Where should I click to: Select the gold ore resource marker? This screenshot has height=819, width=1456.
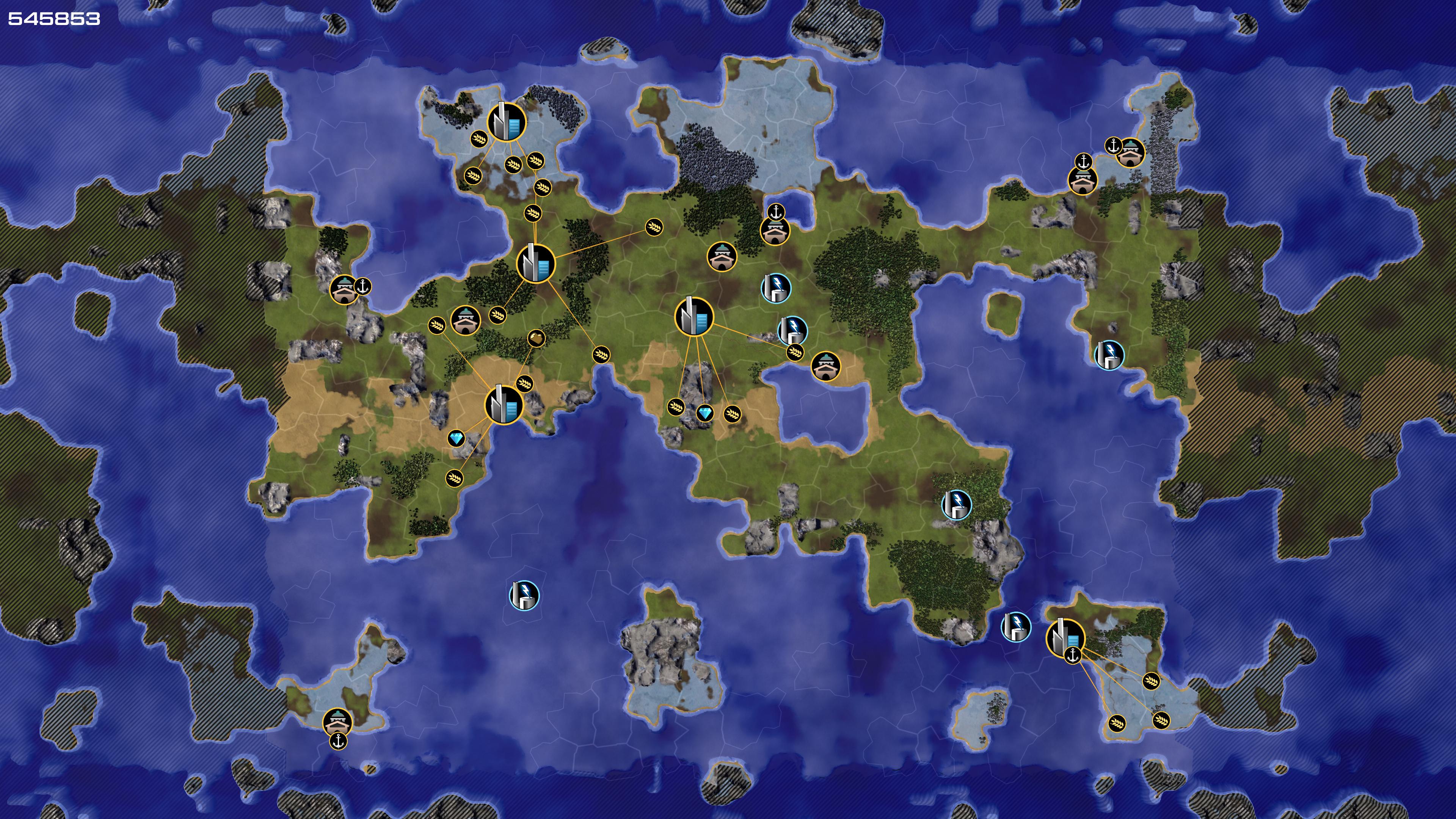click(x=537, y=339)
